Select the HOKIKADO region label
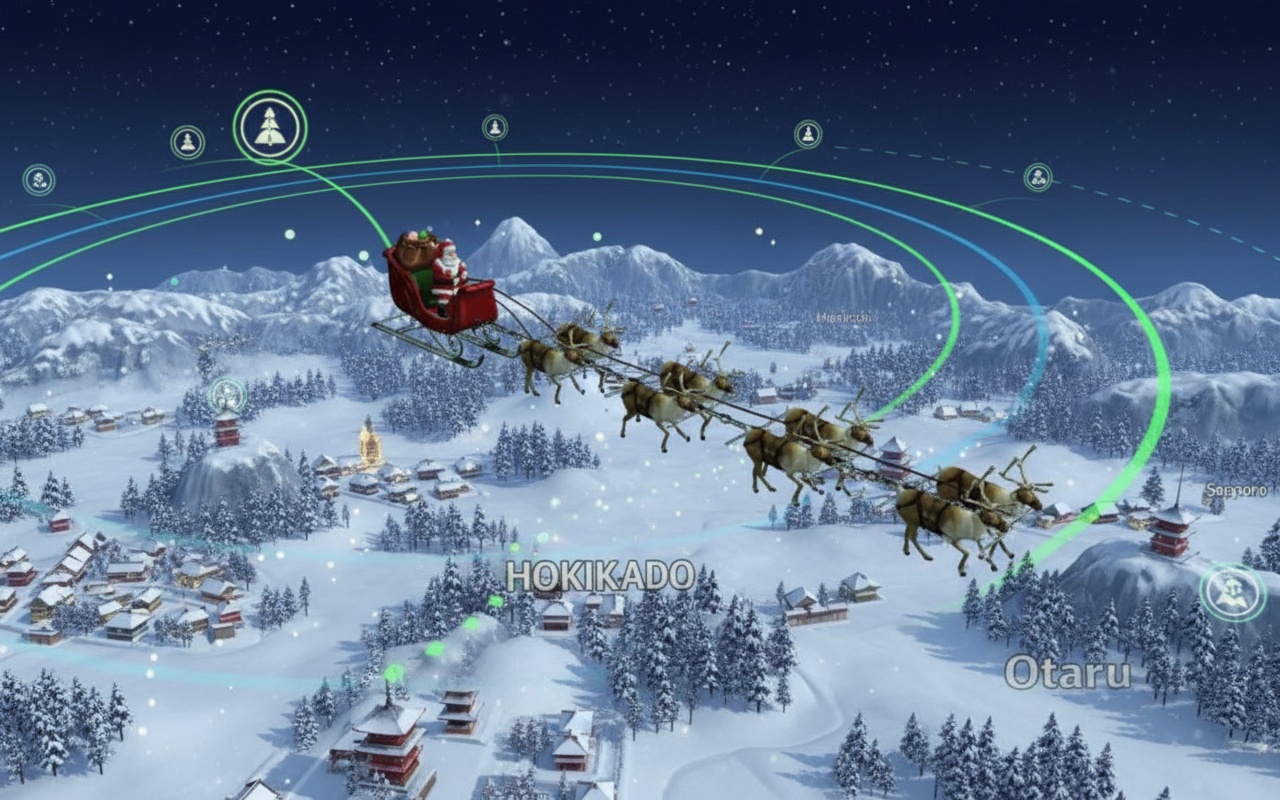 (600, 576)
